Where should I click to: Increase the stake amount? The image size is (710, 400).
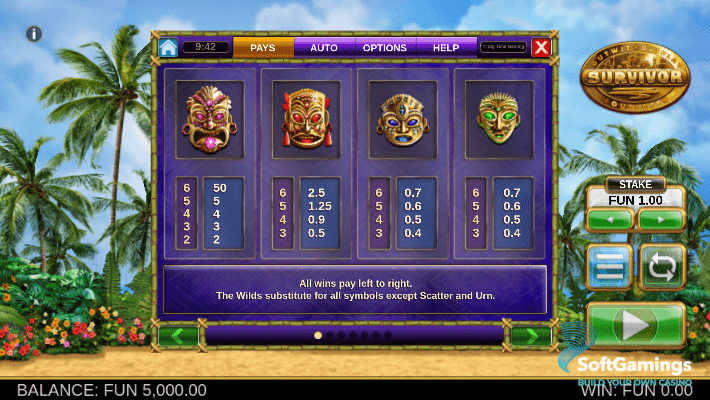pyautogui.click(x=660, y=219)
